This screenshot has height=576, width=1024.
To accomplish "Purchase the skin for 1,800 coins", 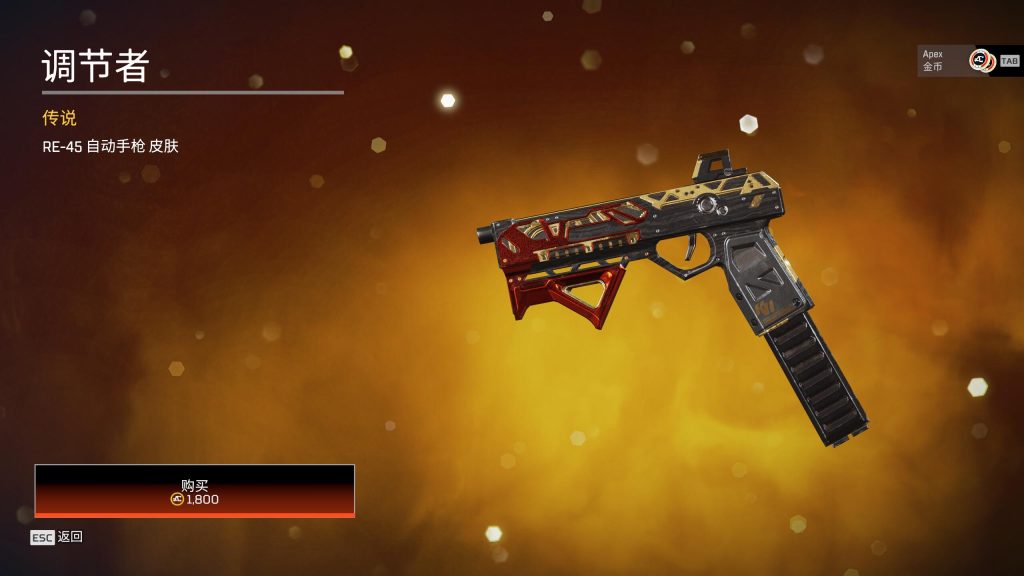I will coord(195,490).
